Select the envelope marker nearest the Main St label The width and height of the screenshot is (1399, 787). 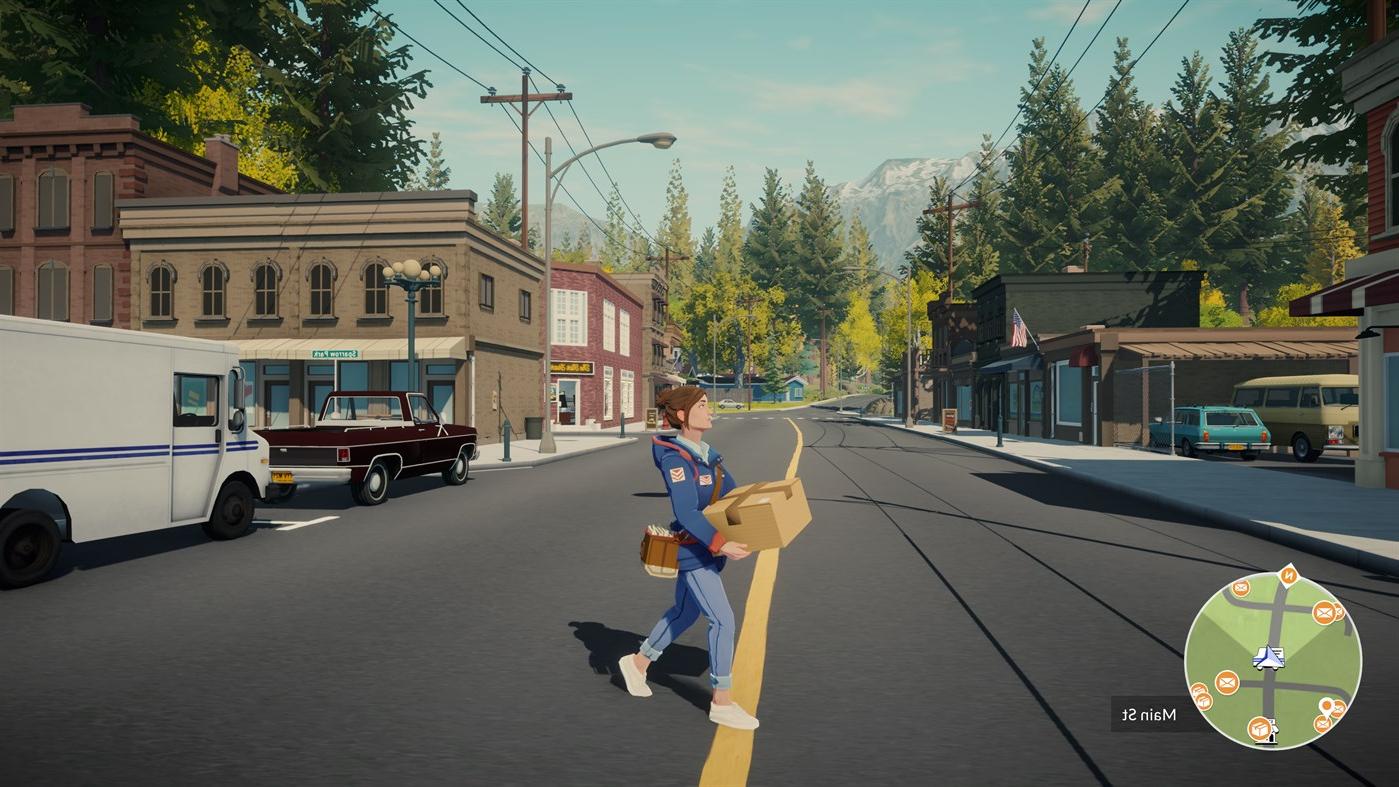coord(1227,682)
